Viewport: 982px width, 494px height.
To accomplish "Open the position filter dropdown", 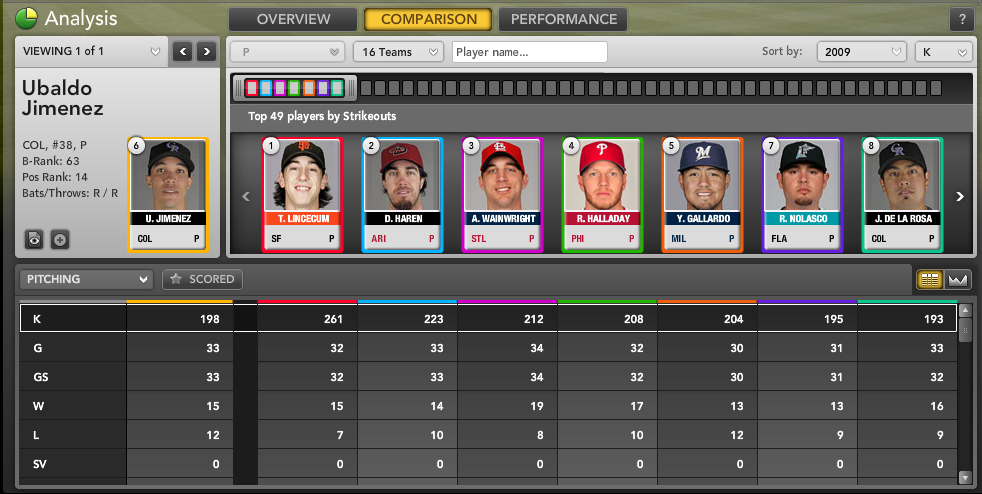I will [x=289, y=52].
